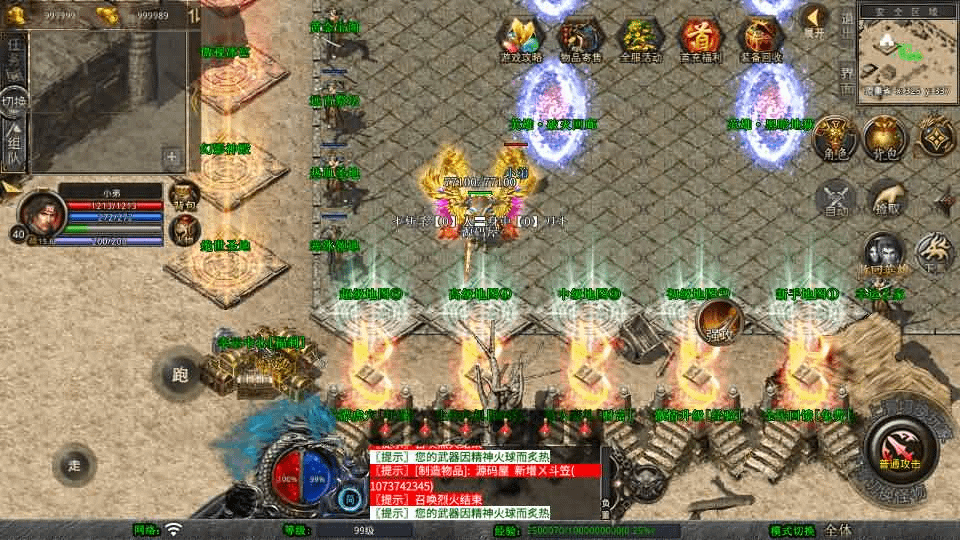Open the 首充福利 first-recharge bonus icon
960x540 pixels.
(699, 39)
